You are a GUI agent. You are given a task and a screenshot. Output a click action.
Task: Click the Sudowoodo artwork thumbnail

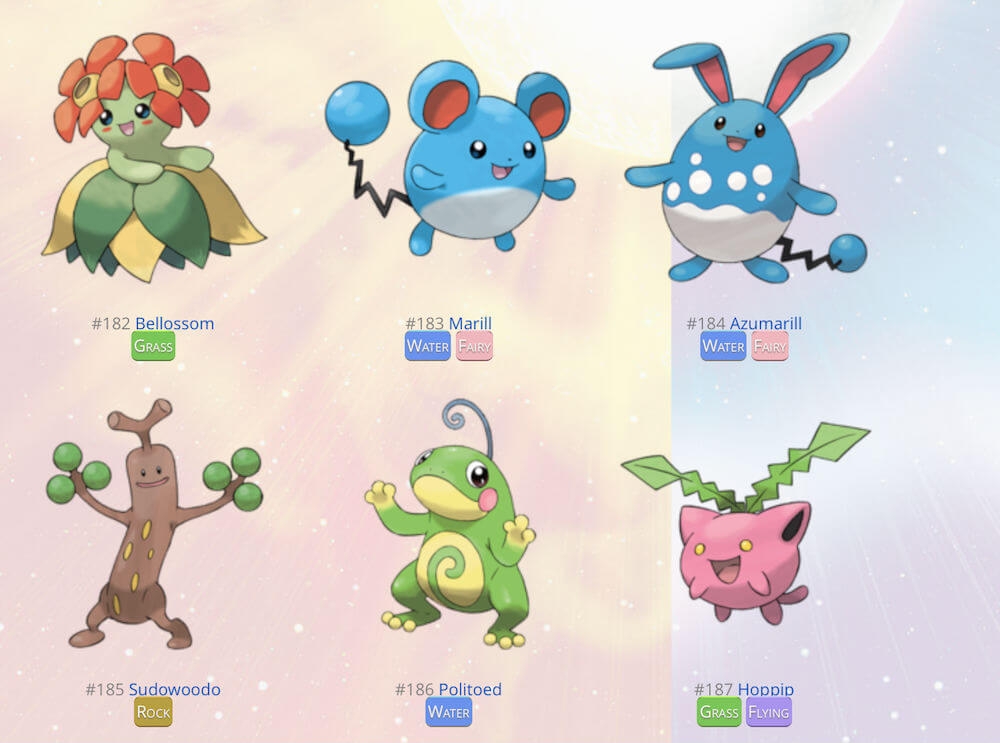[x=155, y=525]
